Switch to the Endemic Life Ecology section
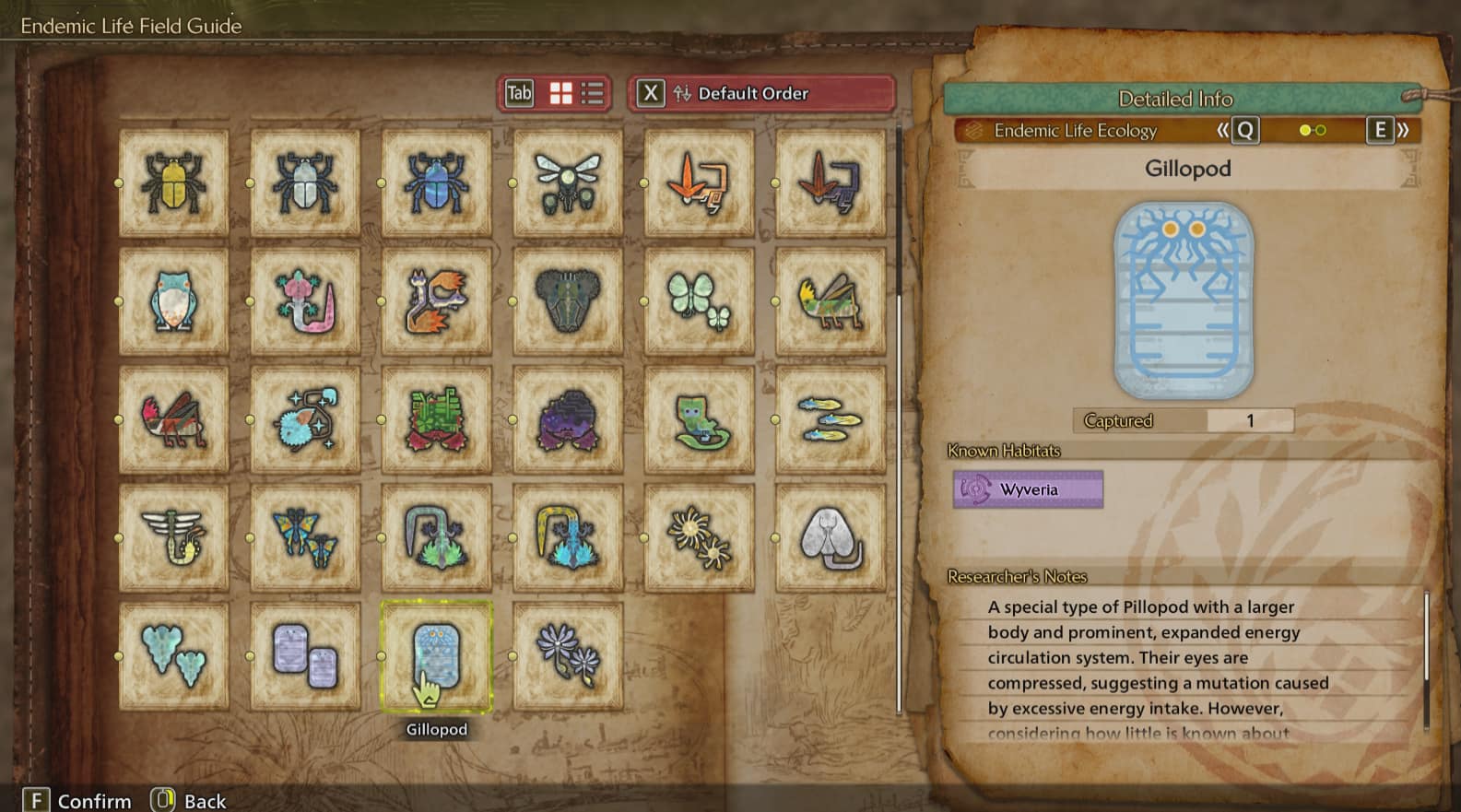 point(1075,131)
